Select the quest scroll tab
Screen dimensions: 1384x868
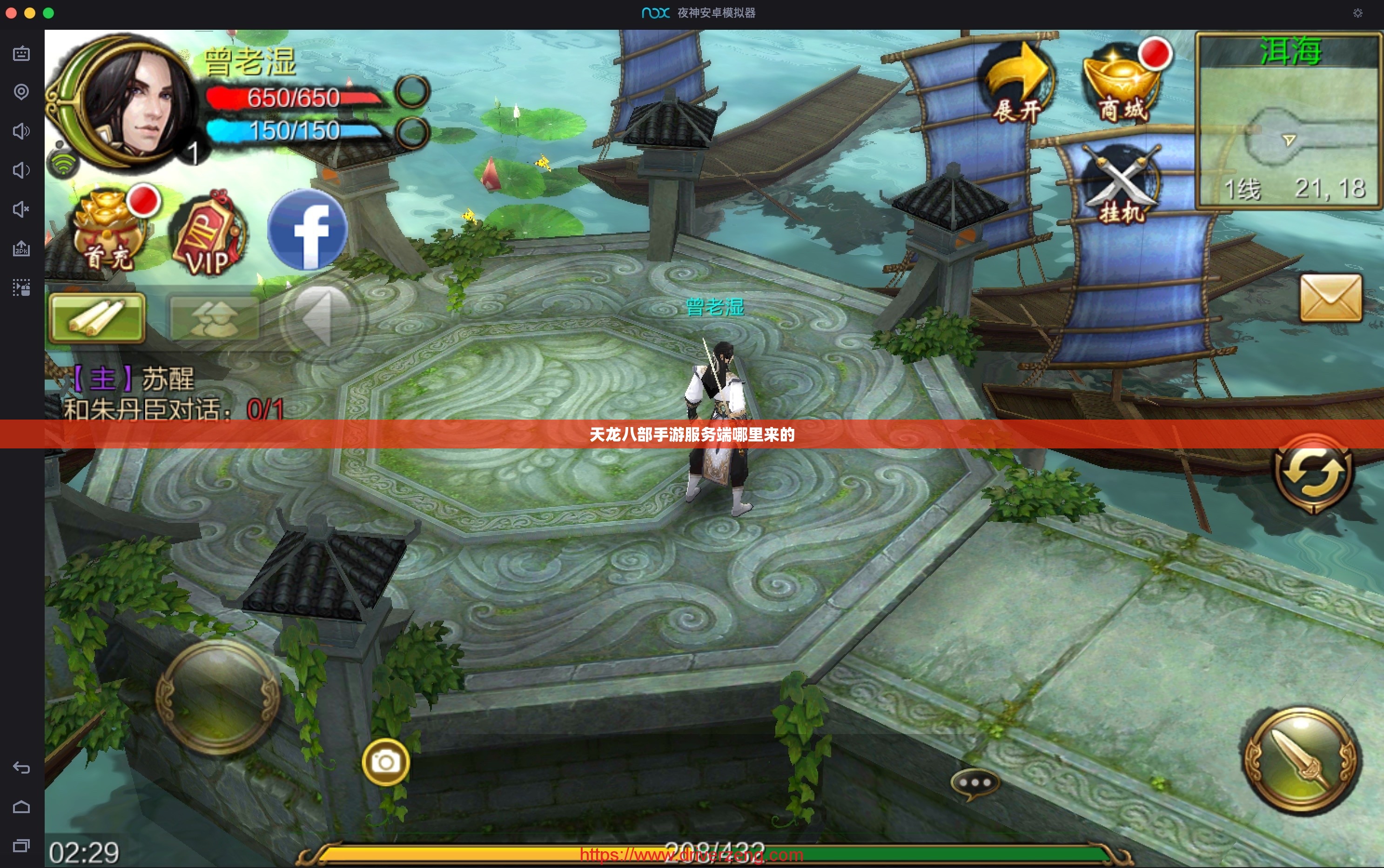point(97,317)
